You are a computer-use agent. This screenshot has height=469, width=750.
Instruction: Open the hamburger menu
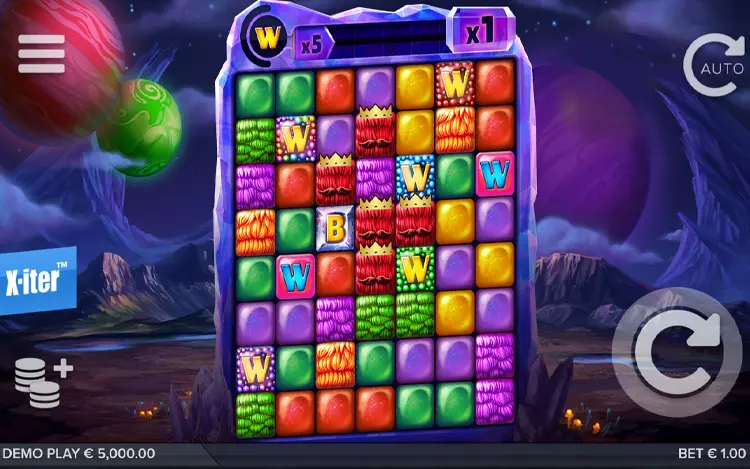(x=41, y=54)
